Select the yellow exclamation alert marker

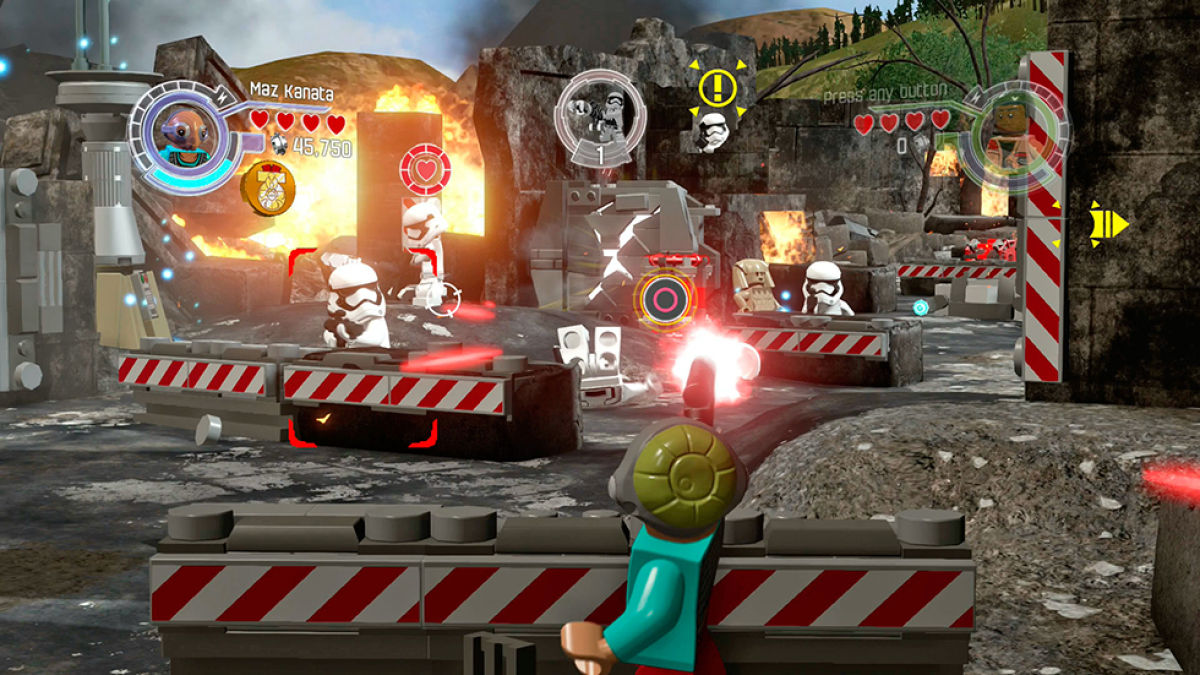click(716, 88)
